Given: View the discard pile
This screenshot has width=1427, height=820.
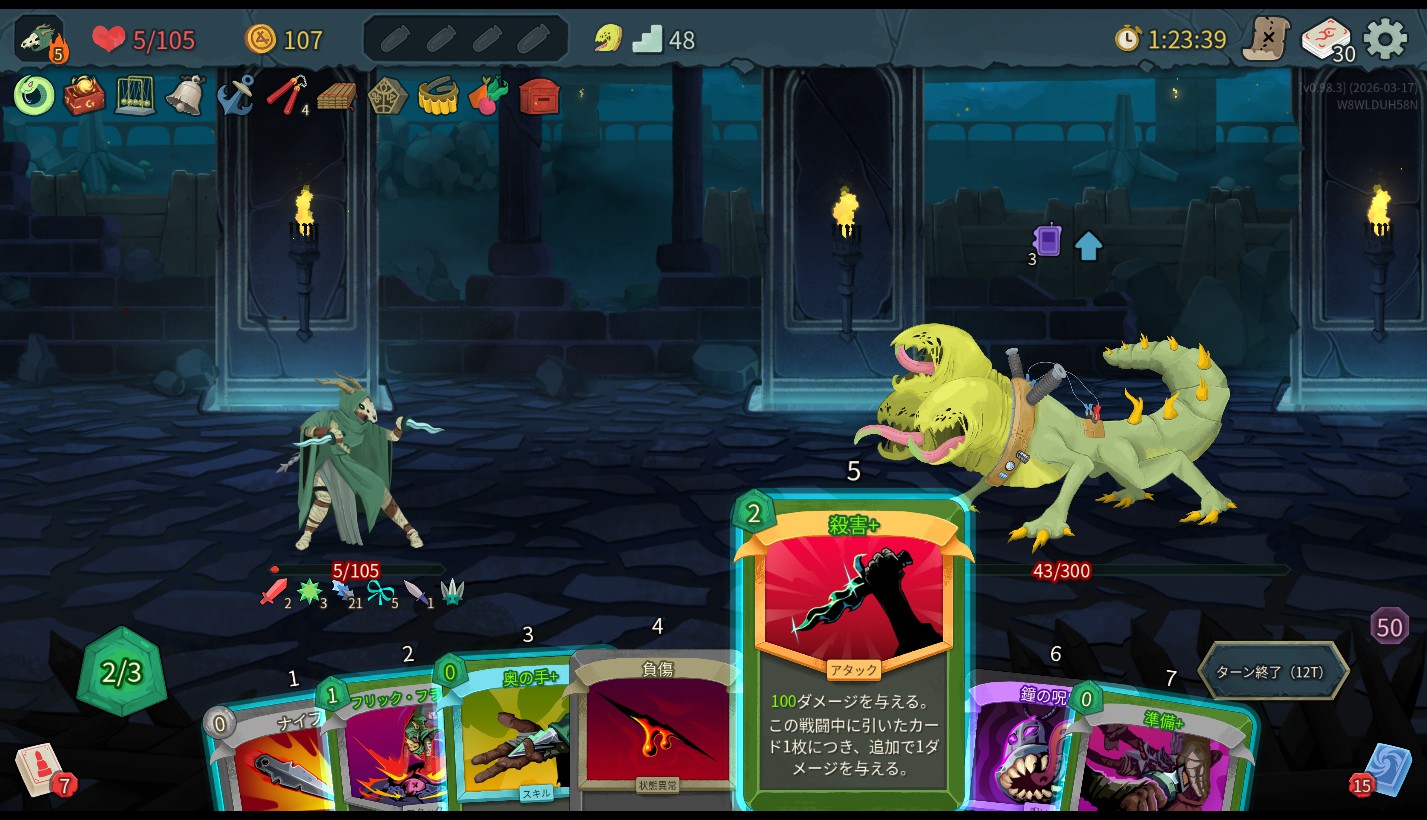Looking at the screenshot, I should [1386, 770].
